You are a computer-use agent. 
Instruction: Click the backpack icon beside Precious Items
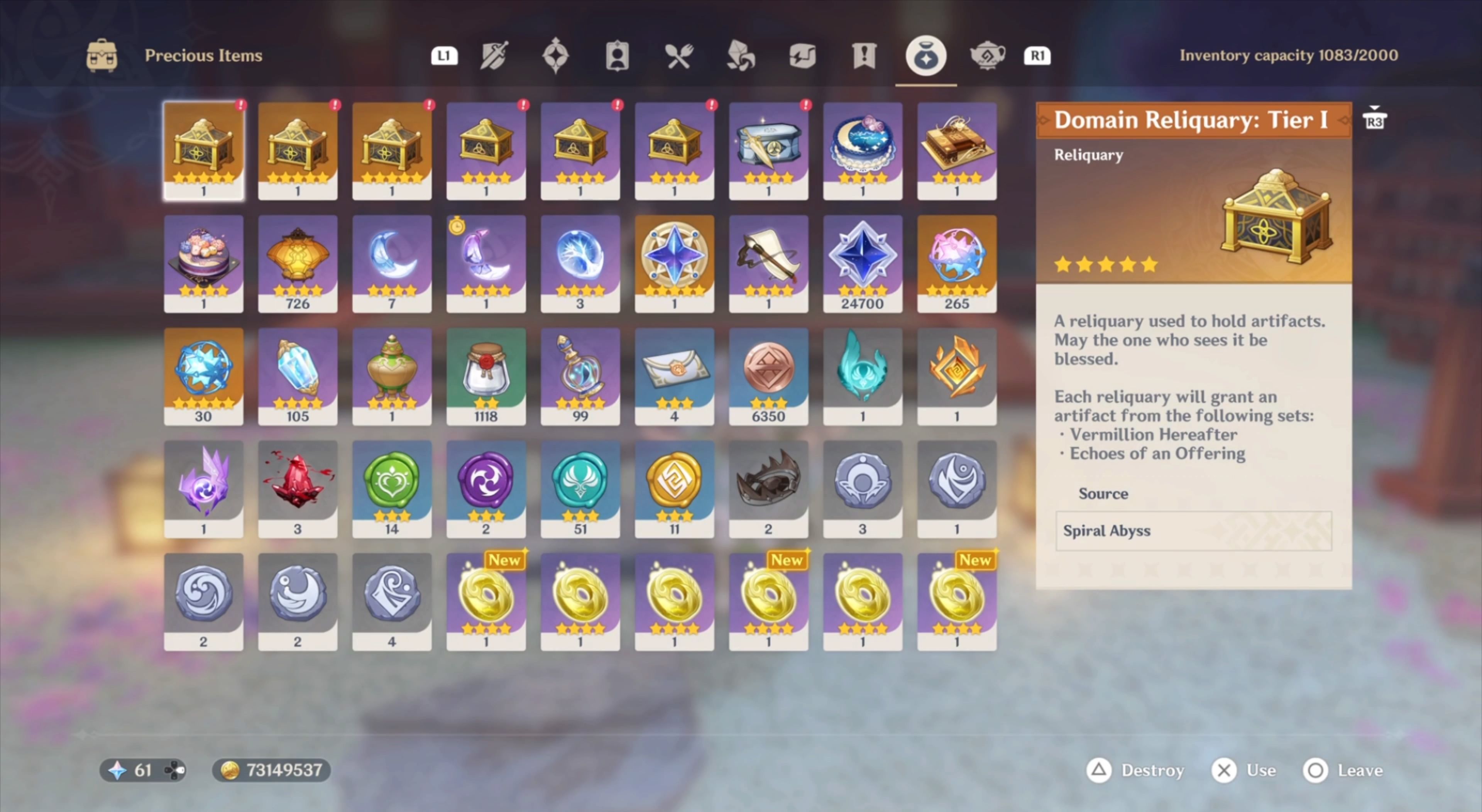102,55
